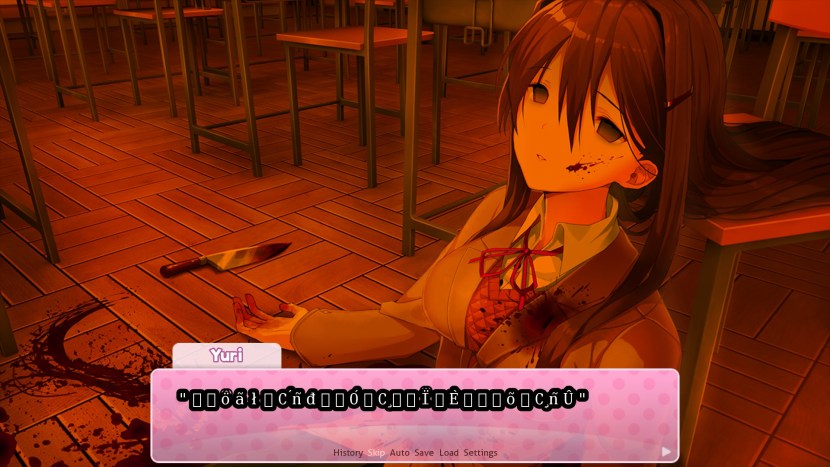The image size is (830, 467).
Task: Open the Save menu
Action: 424,453
